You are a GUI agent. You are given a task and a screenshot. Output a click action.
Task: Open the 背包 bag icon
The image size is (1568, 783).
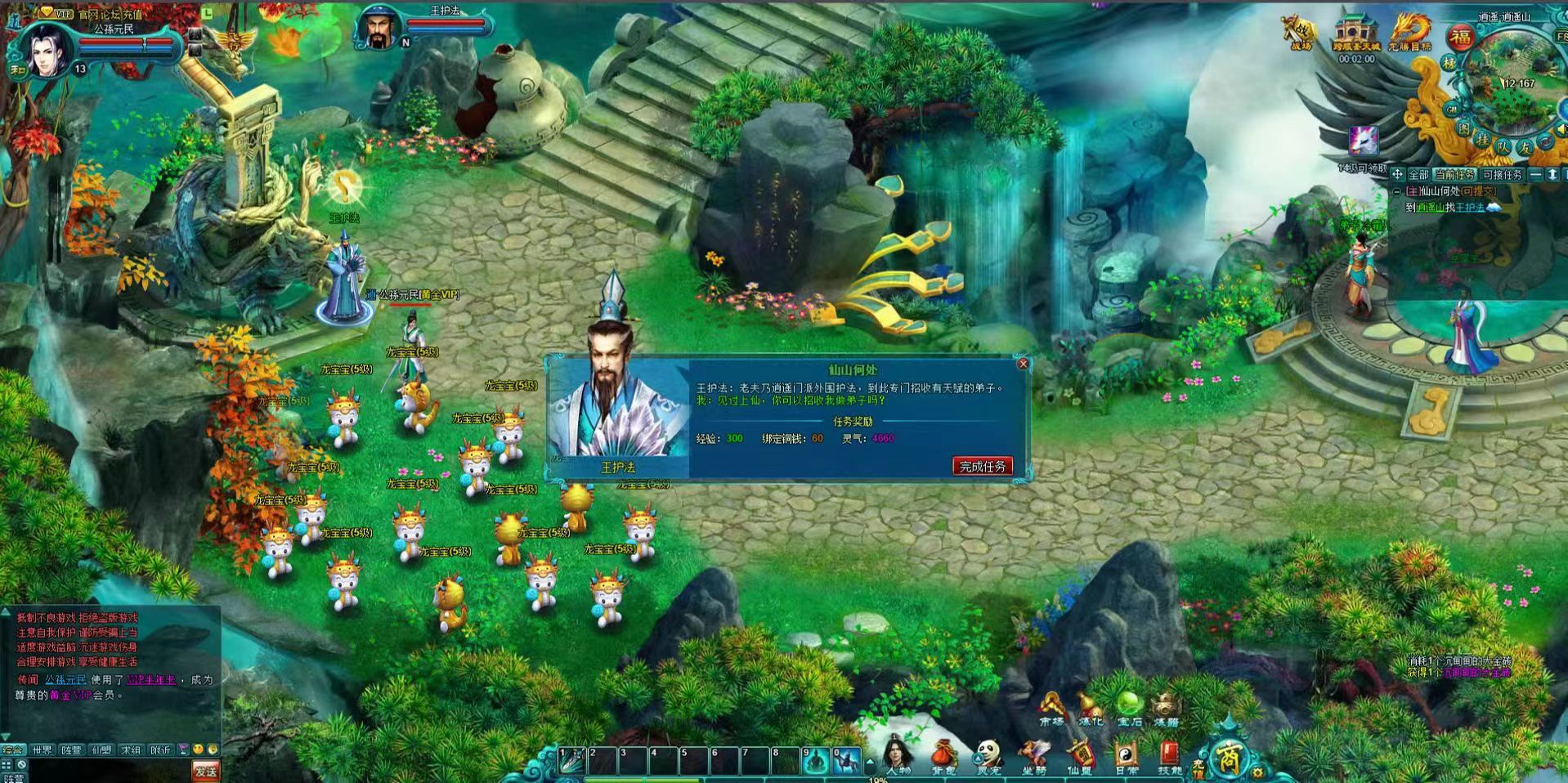(x=943, y=756)
